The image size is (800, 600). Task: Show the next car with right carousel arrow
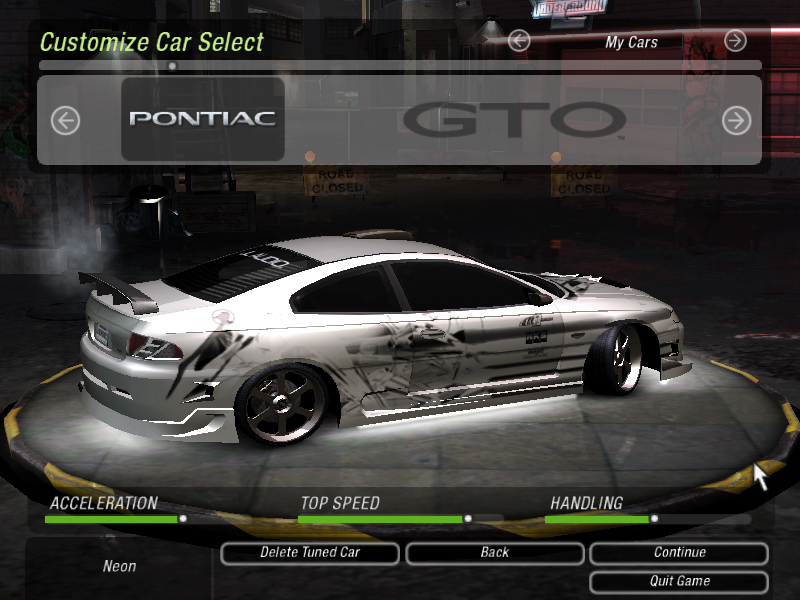(x=736, y=121)
